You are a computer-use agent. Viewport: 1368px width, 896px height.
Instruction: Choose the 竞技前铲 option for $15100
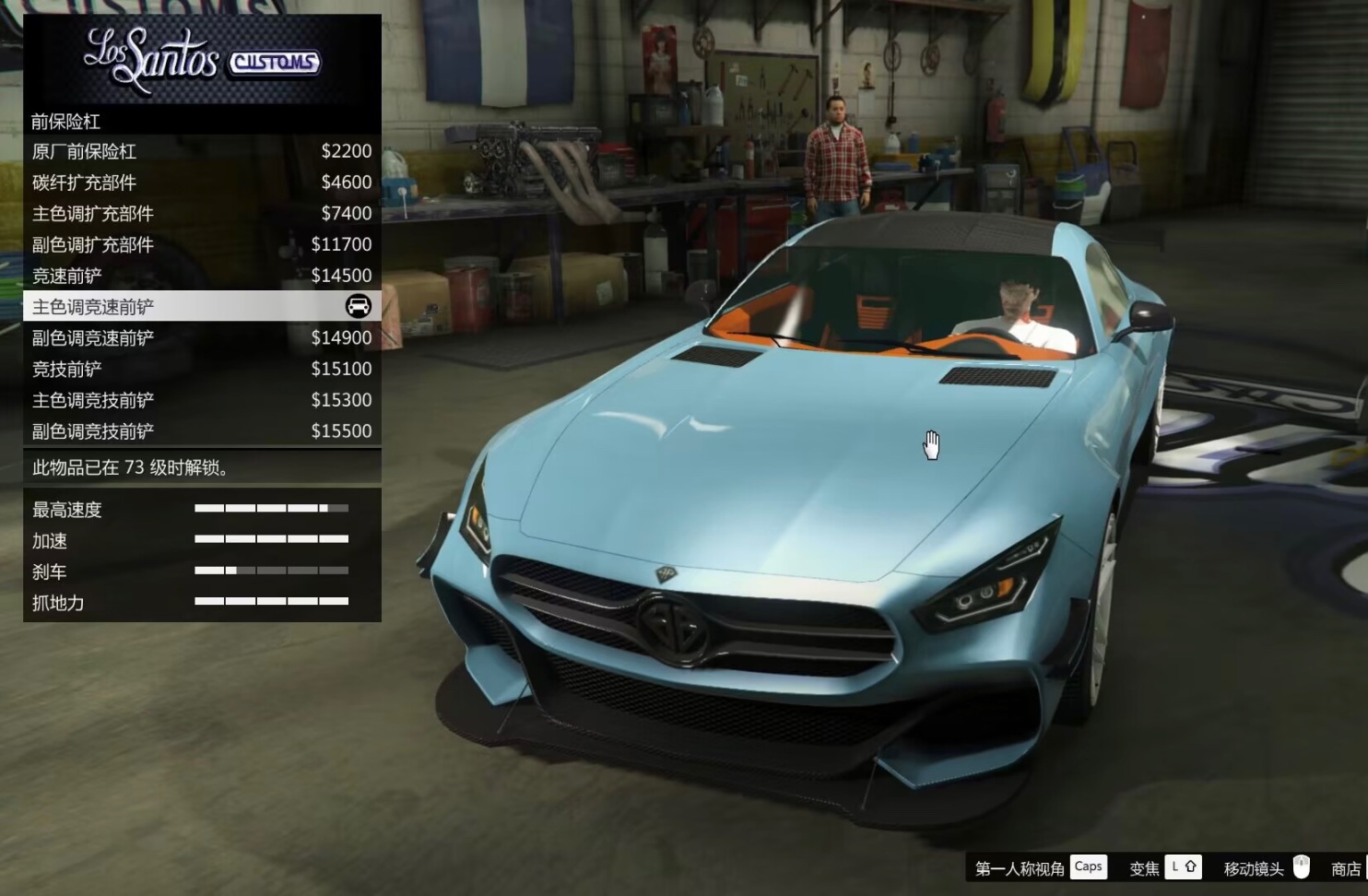[201, 369]
